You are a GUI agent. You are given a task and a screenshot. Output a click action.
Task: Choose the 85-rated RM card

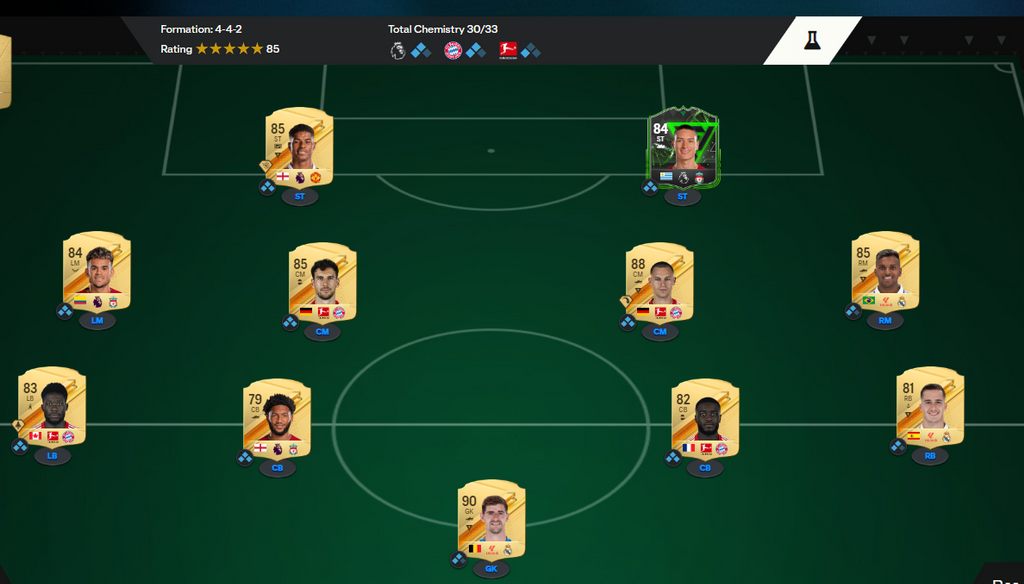pos(885,272)
